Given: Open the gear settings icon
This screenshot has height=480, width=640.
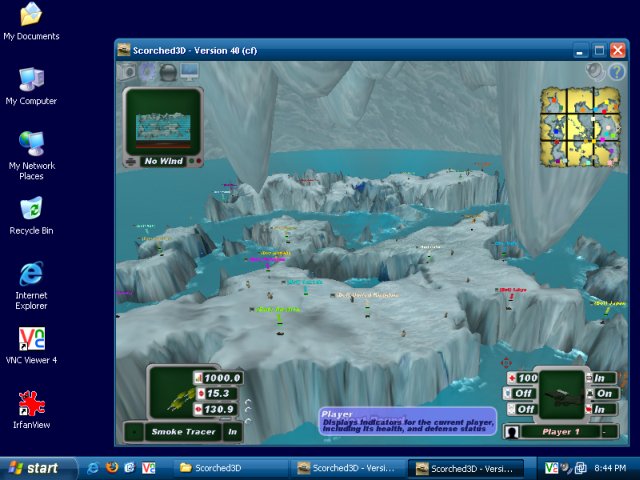Looking at the screenshot, I should 147,72.
